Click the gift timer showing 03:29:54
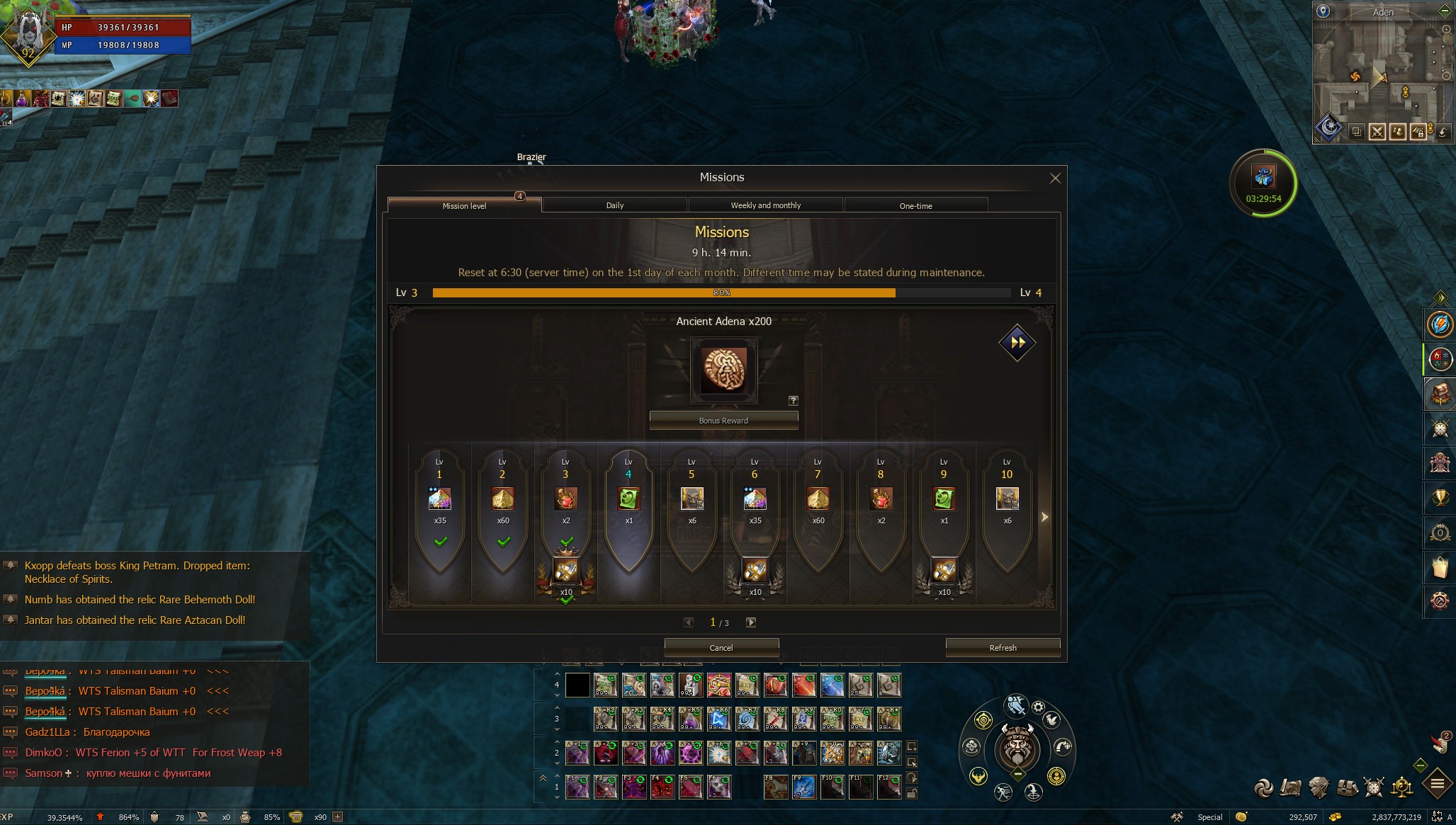This screenshot has width=1456, height=825. (1263, 183)
